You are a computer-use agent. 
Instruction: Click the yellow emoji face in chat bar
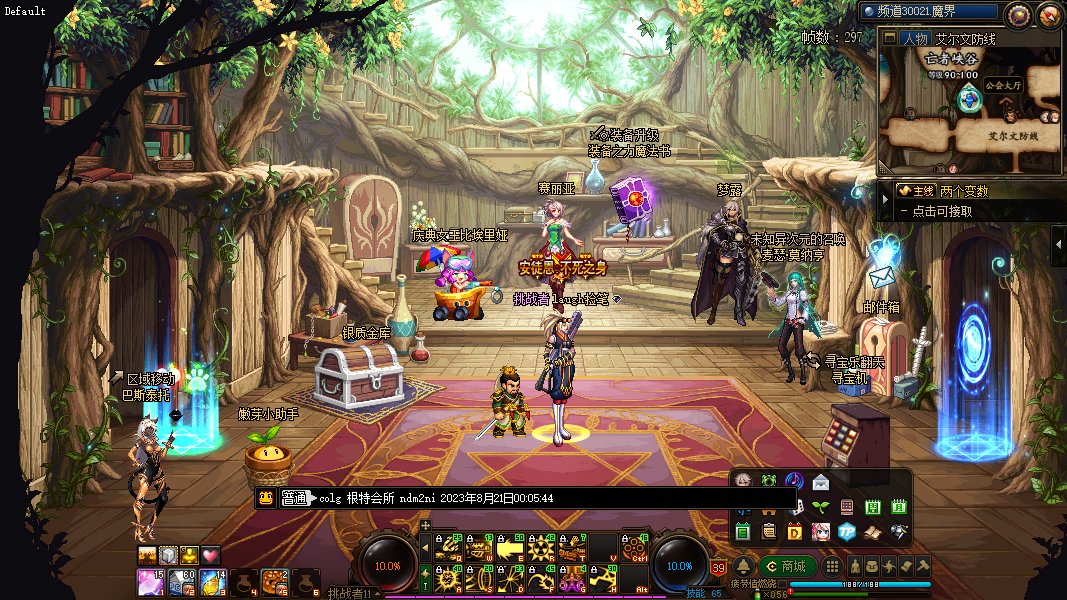(x=266, y=498)
